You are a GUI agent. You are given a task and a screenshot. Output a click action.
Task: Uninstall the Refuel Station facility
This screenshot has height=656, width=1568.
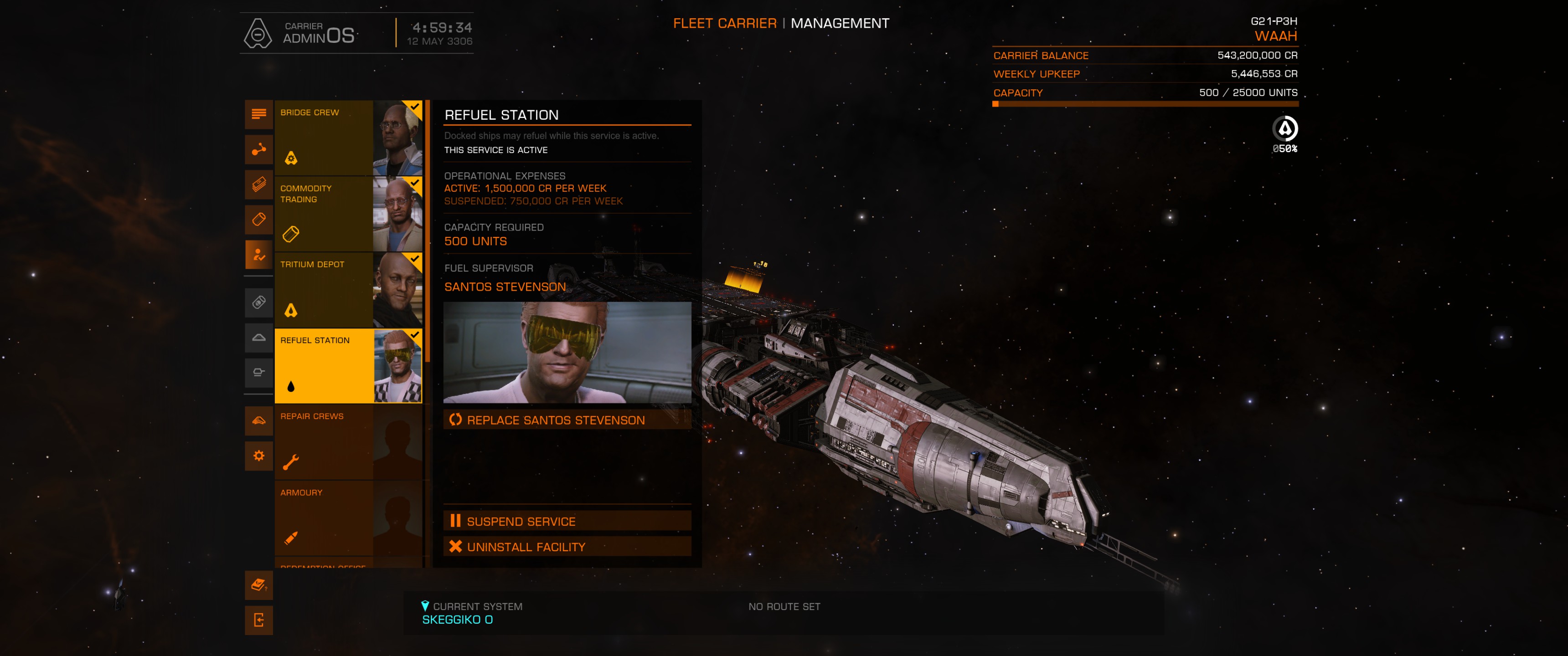[567, 547]
